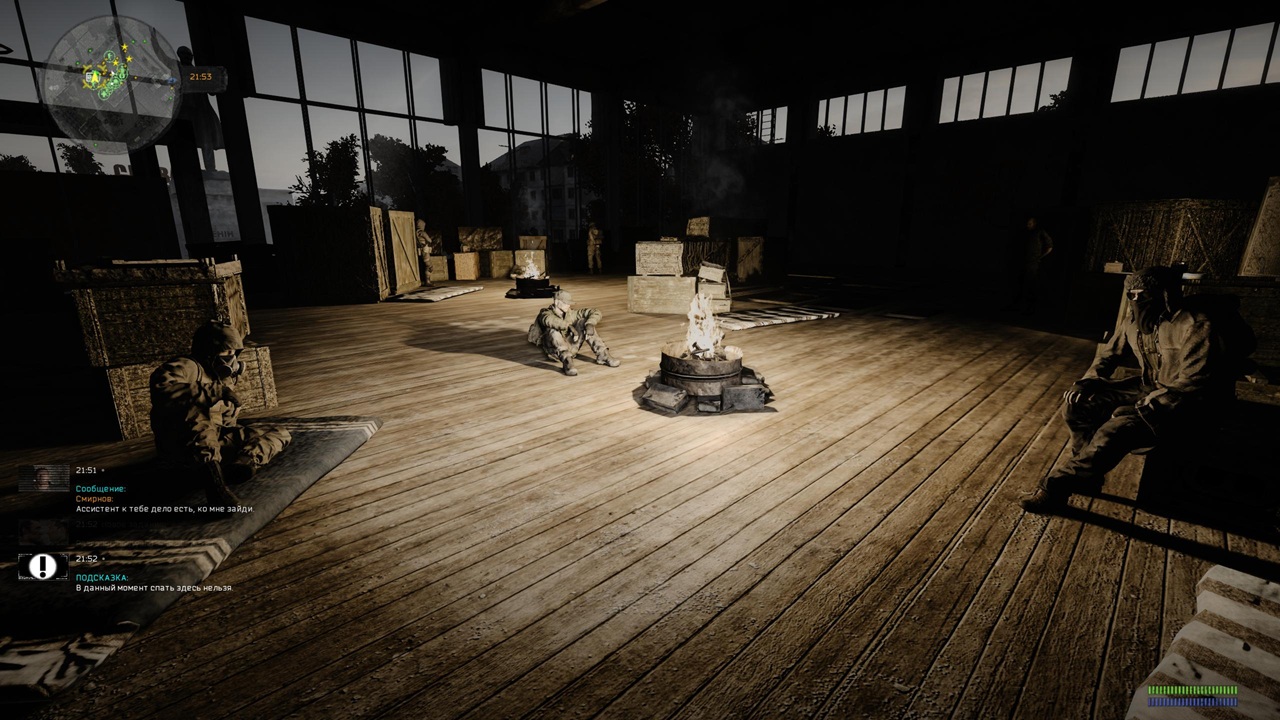
Task: Open the circular minimap
Action: click(111, 81)
